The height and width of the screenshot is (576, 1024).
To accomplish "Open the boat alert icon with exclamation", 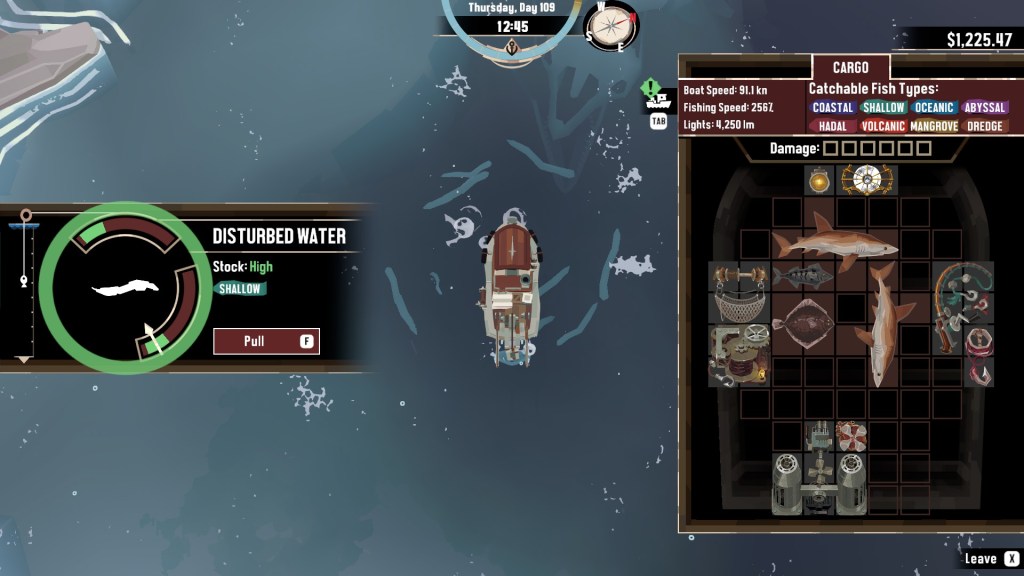I will (x=657, y=96).
